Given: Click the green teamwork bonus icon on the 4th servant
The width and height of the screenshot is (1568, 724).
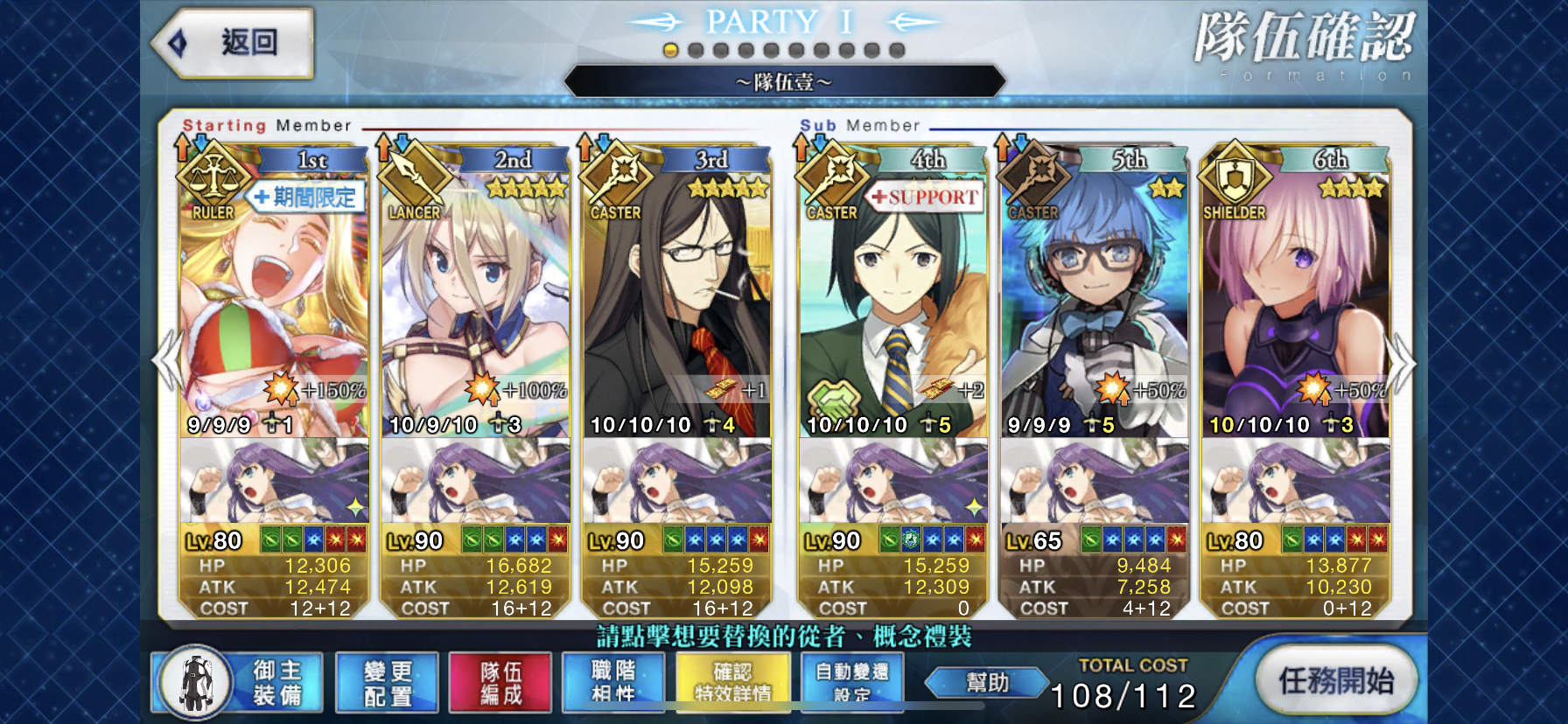Looking at the screenshot, I should tap(832, 398).
